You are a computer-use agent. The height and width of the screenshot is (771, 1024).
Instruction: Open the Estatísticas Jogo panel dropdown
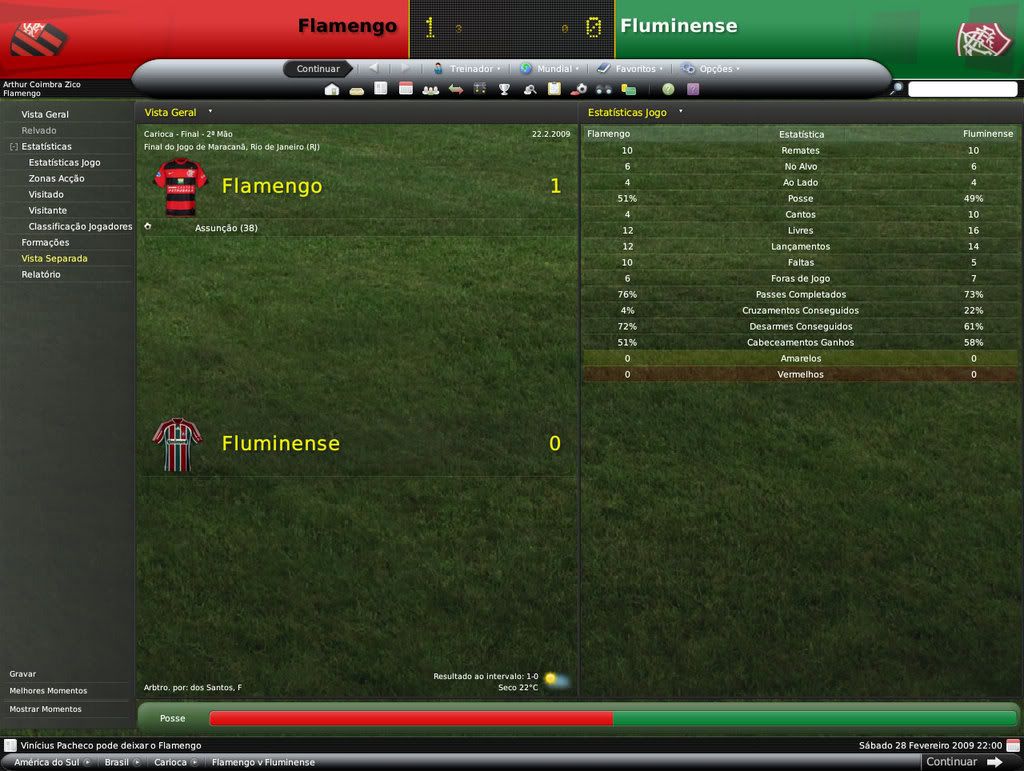pos(681,112)
